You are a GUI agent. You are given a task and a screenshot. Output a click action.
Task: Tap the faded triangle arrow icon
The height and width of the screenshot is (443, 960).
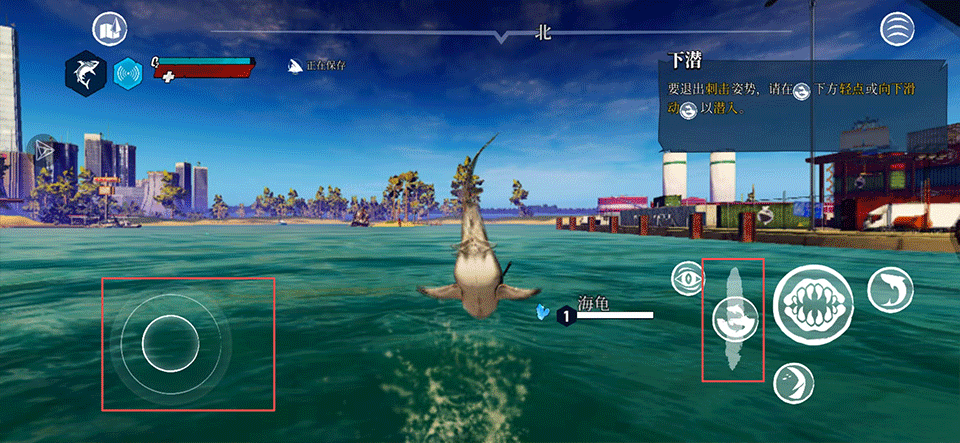[x=43, y=149]
